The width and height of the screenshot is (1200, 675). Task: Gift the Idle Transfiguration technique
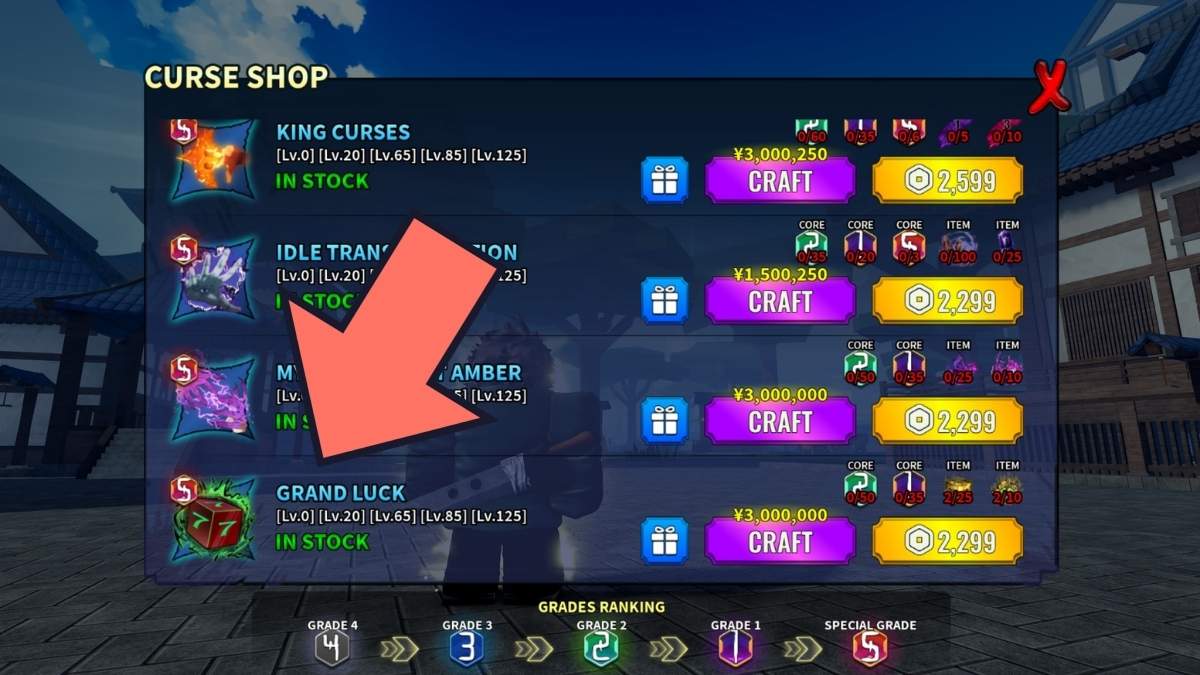pyautogui.click(x=664, y=301)
